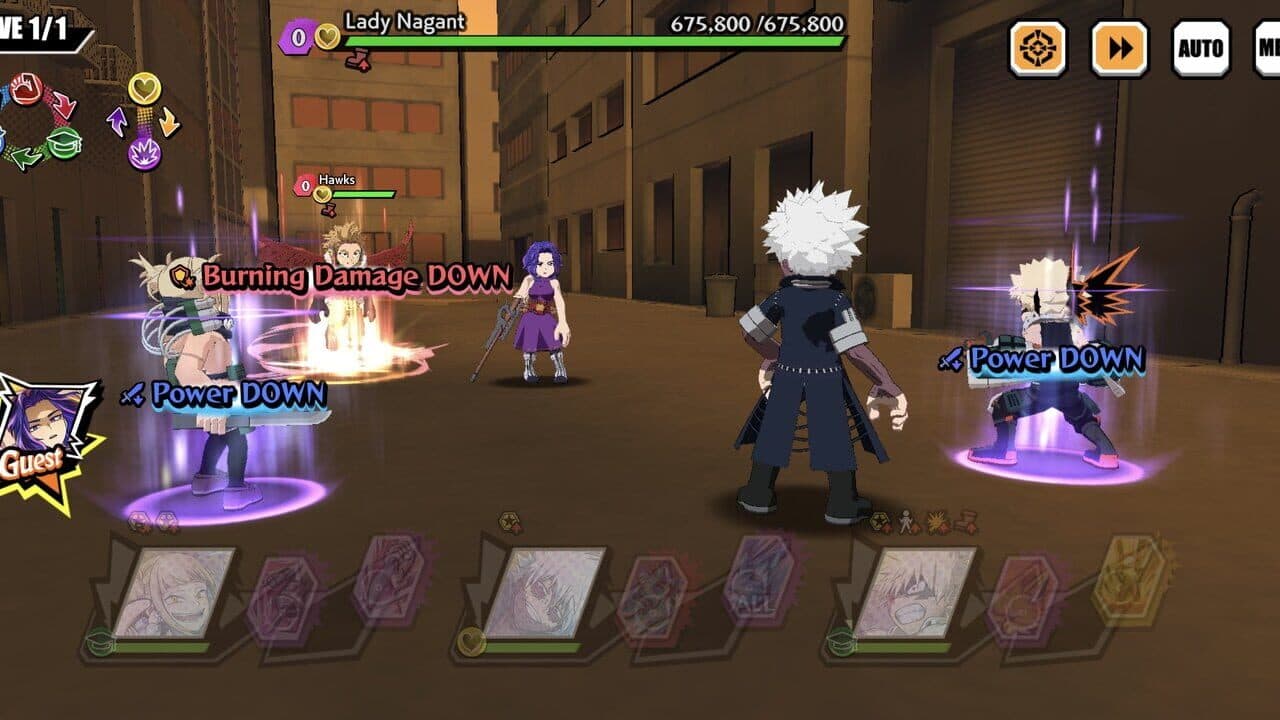Click the orange downward arrow indicator

point(168,120)
